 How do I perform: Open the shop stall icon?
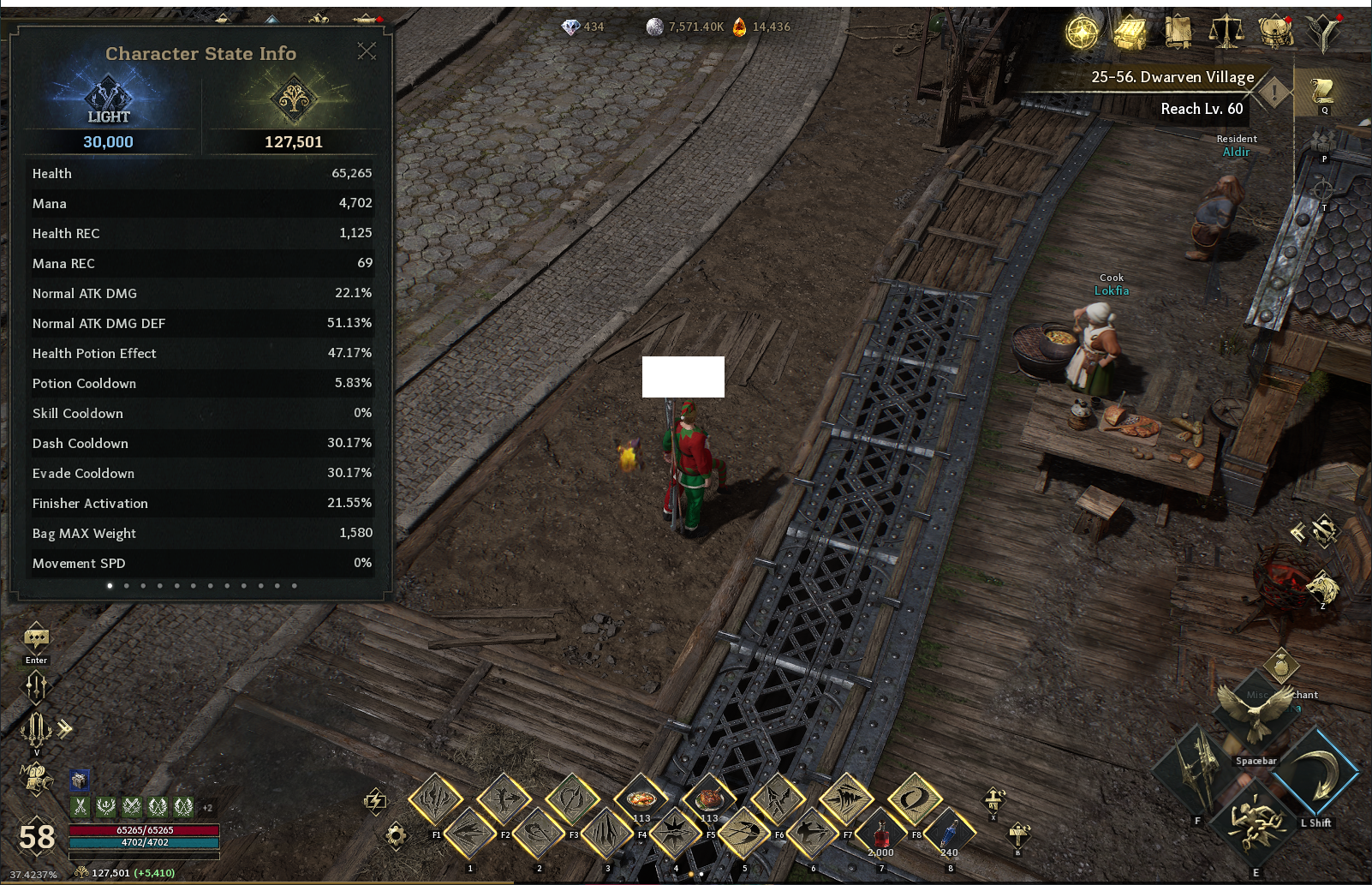coord(1130,33)
